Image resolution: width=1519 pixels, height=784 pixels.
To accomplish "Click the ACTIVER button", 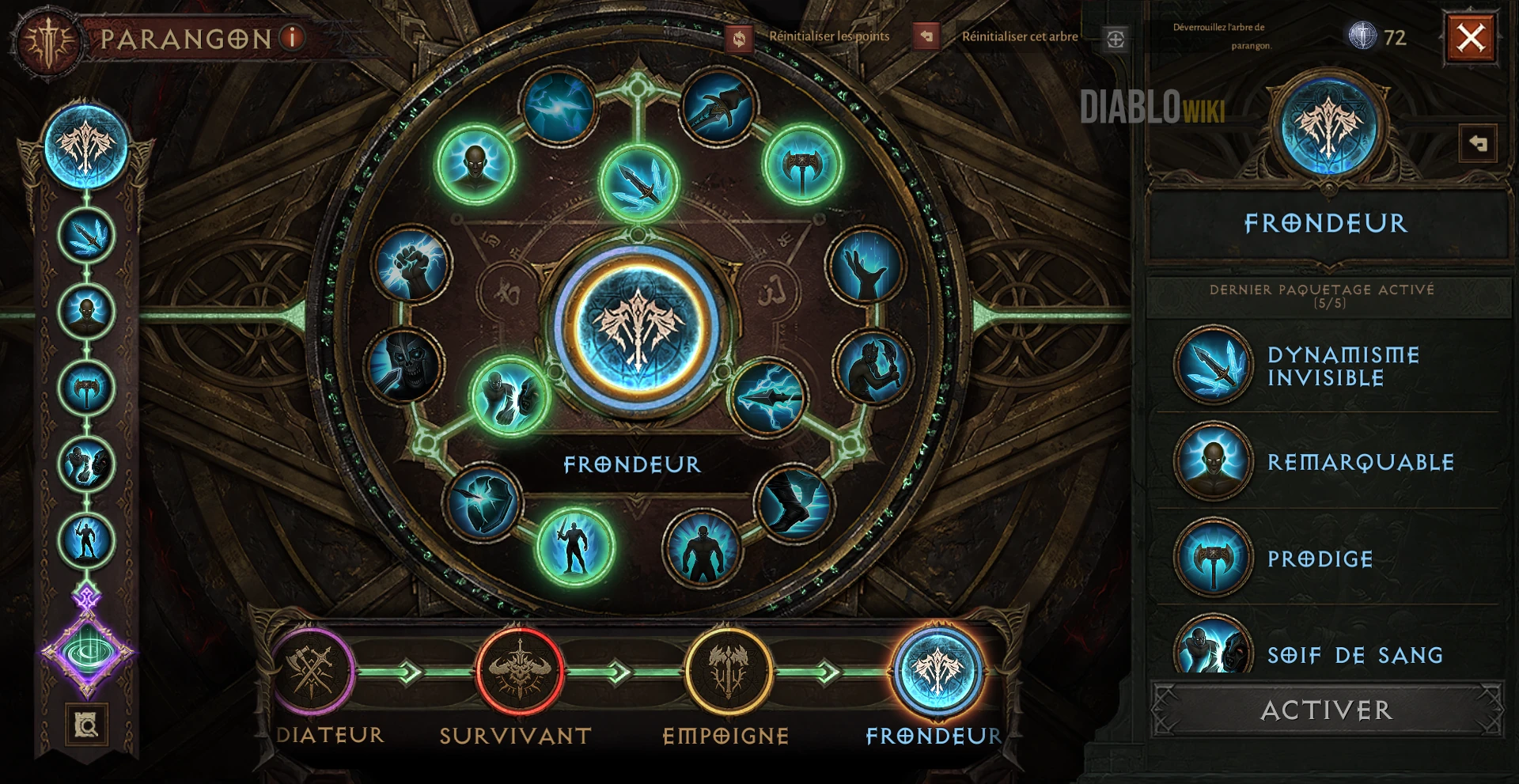I will pyautogui.click(x=1326, y=710).
